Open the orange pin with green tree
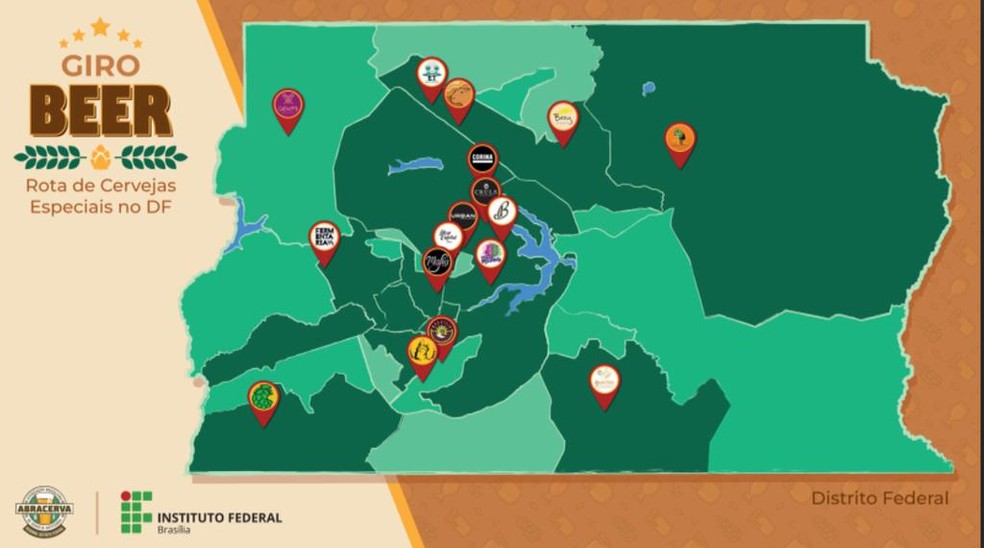The image size is (984, 548). [680, 139]
